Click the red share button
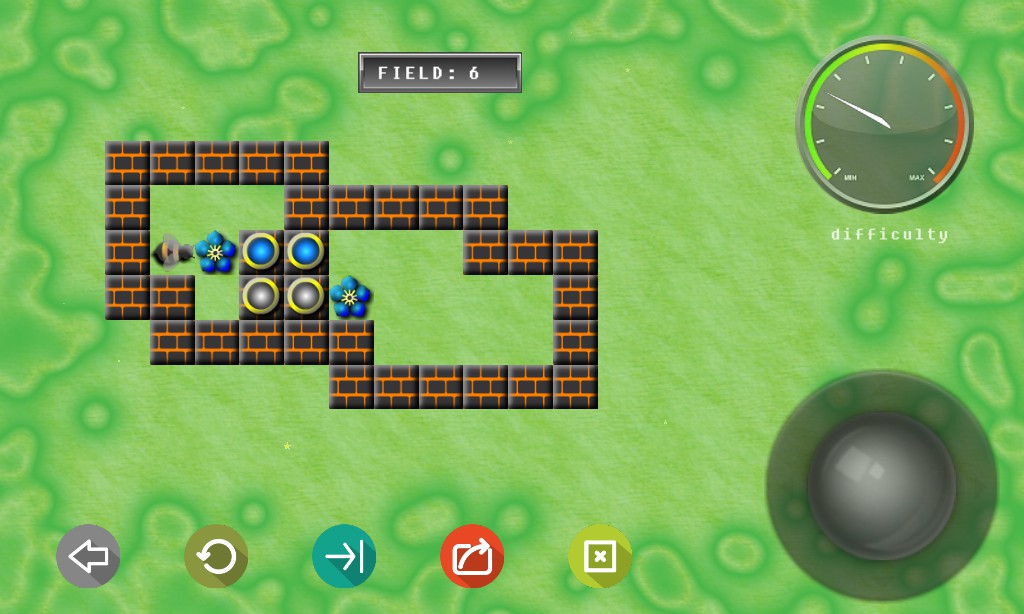 click(472, 556)
